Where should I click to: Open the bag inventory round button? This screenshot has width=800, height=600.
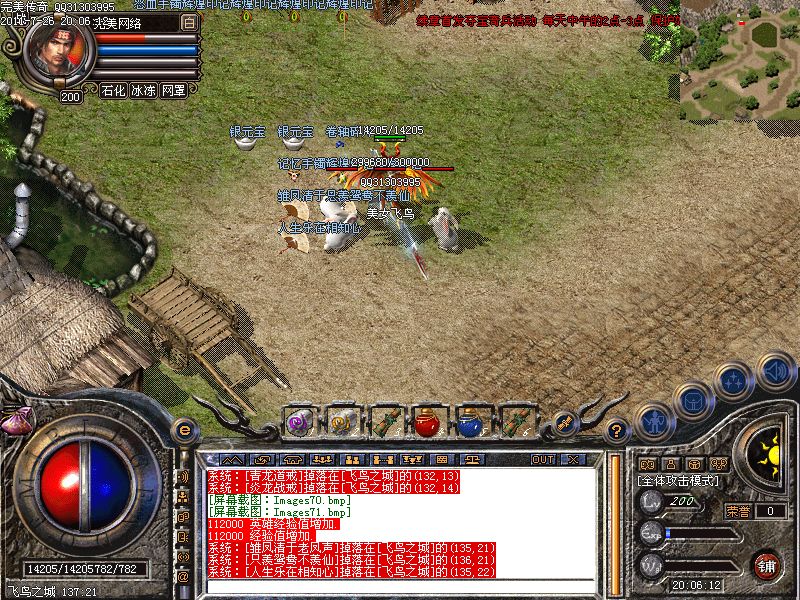coord(692,400)
